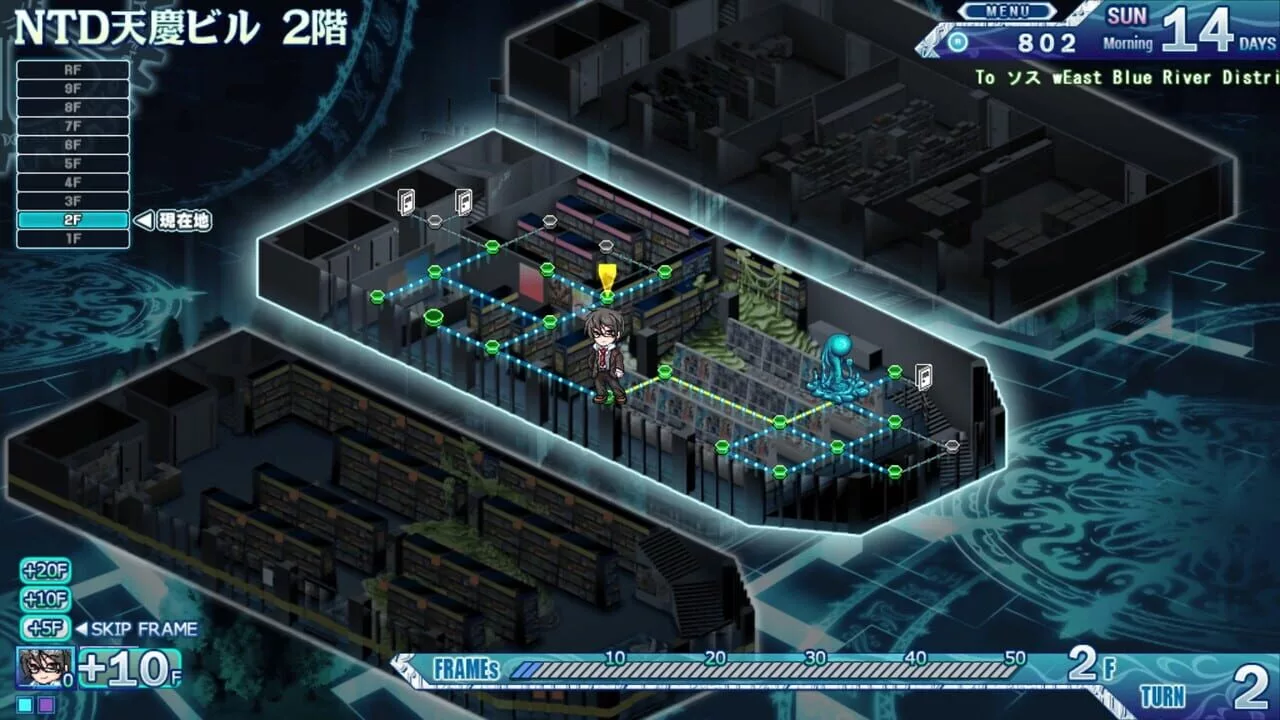The height and width of the screenshot is (720, 1280).
Task: View floor 3F
Action: click(73, 202)
